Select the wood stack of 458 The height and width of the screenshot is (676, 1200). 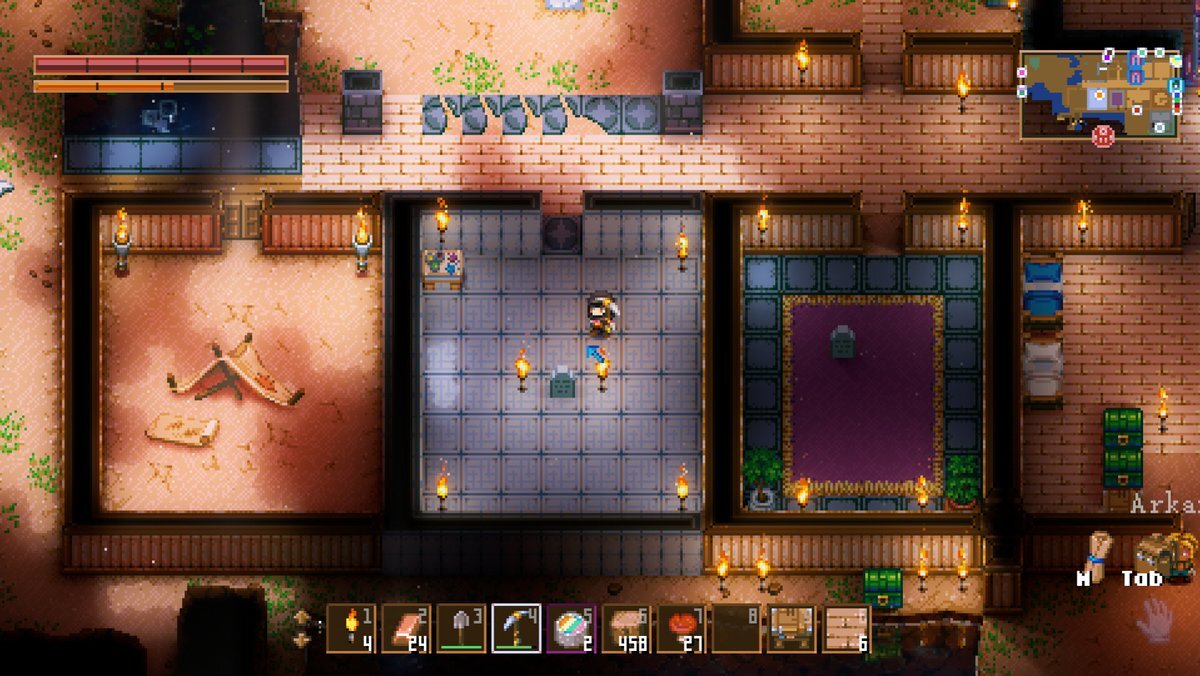[627, 629]
